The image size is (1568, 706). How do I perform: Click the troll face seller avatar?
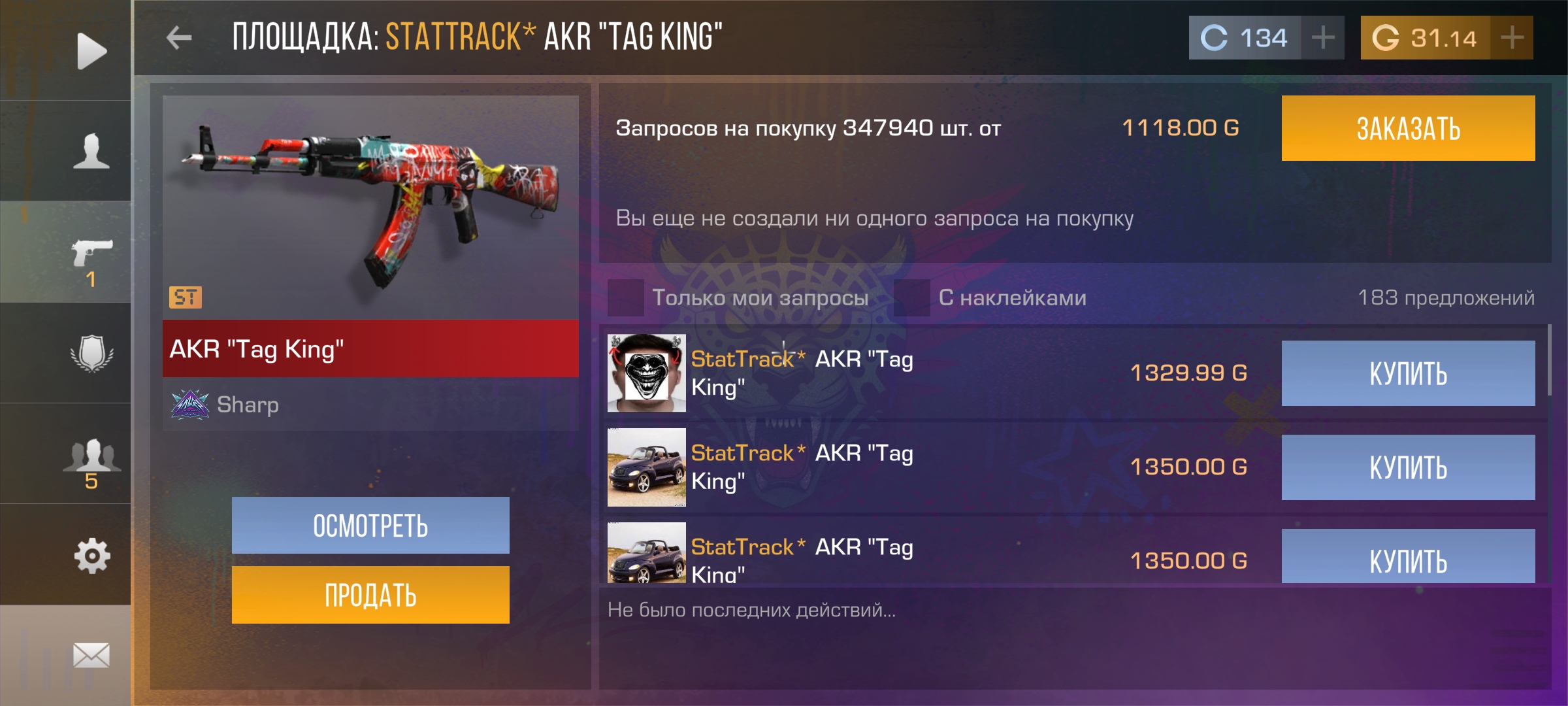click(x=645, y=373)
